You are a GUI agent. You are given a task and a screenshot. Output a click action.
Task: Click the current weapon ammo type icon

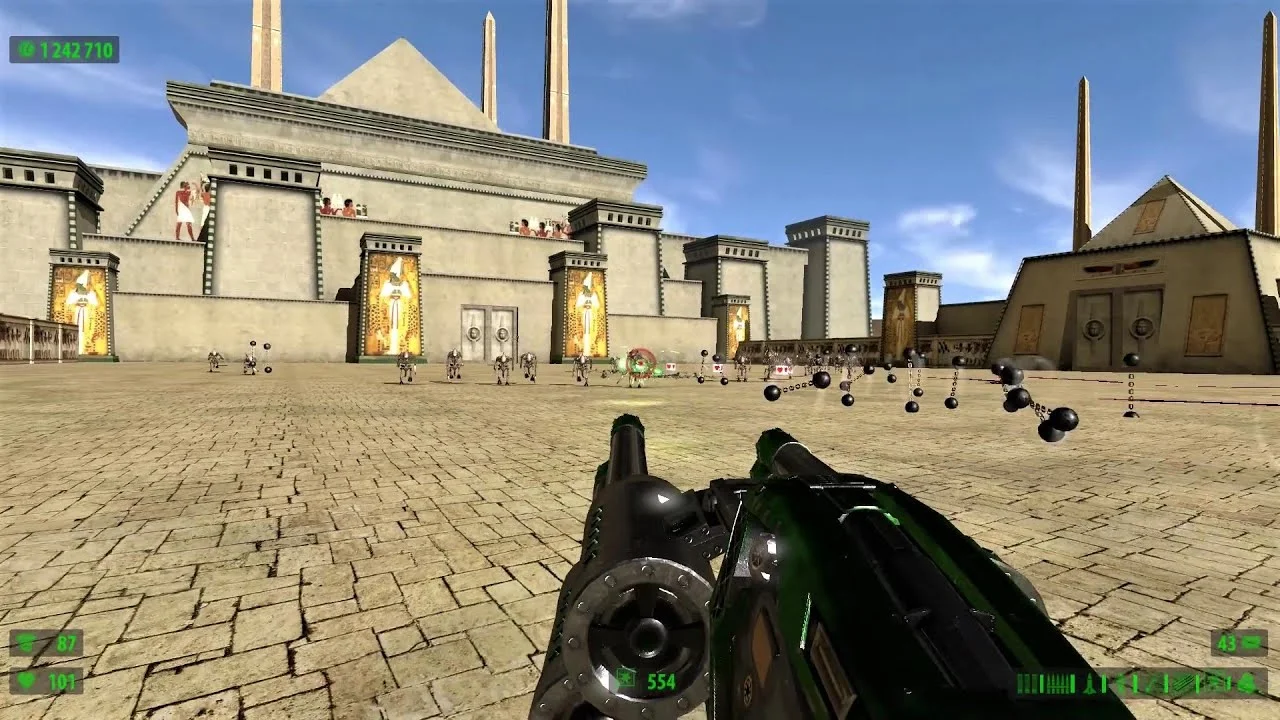[627, 680]
